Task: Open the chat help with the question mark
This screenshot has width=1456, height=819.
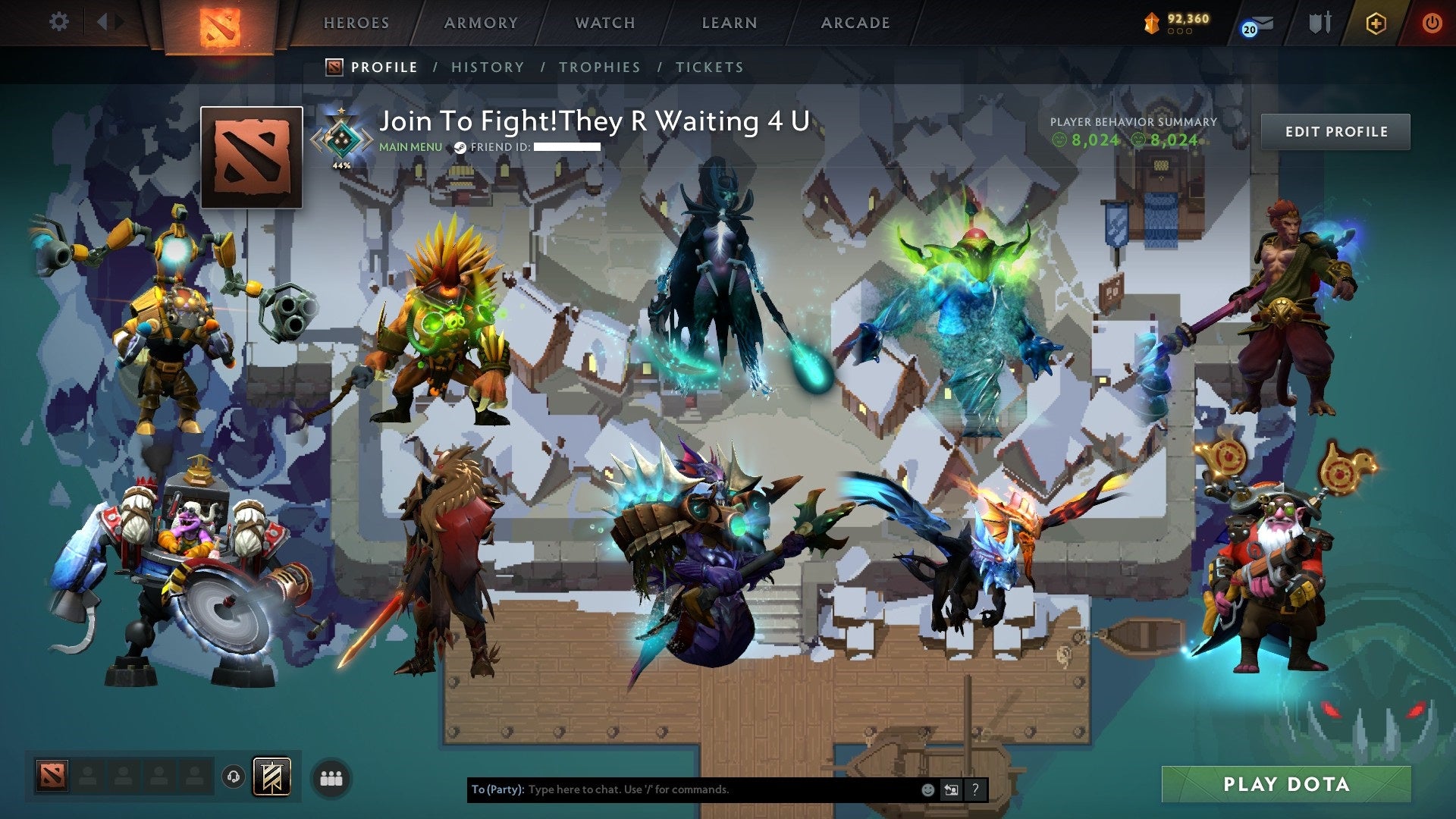Action: coord(976,789)
